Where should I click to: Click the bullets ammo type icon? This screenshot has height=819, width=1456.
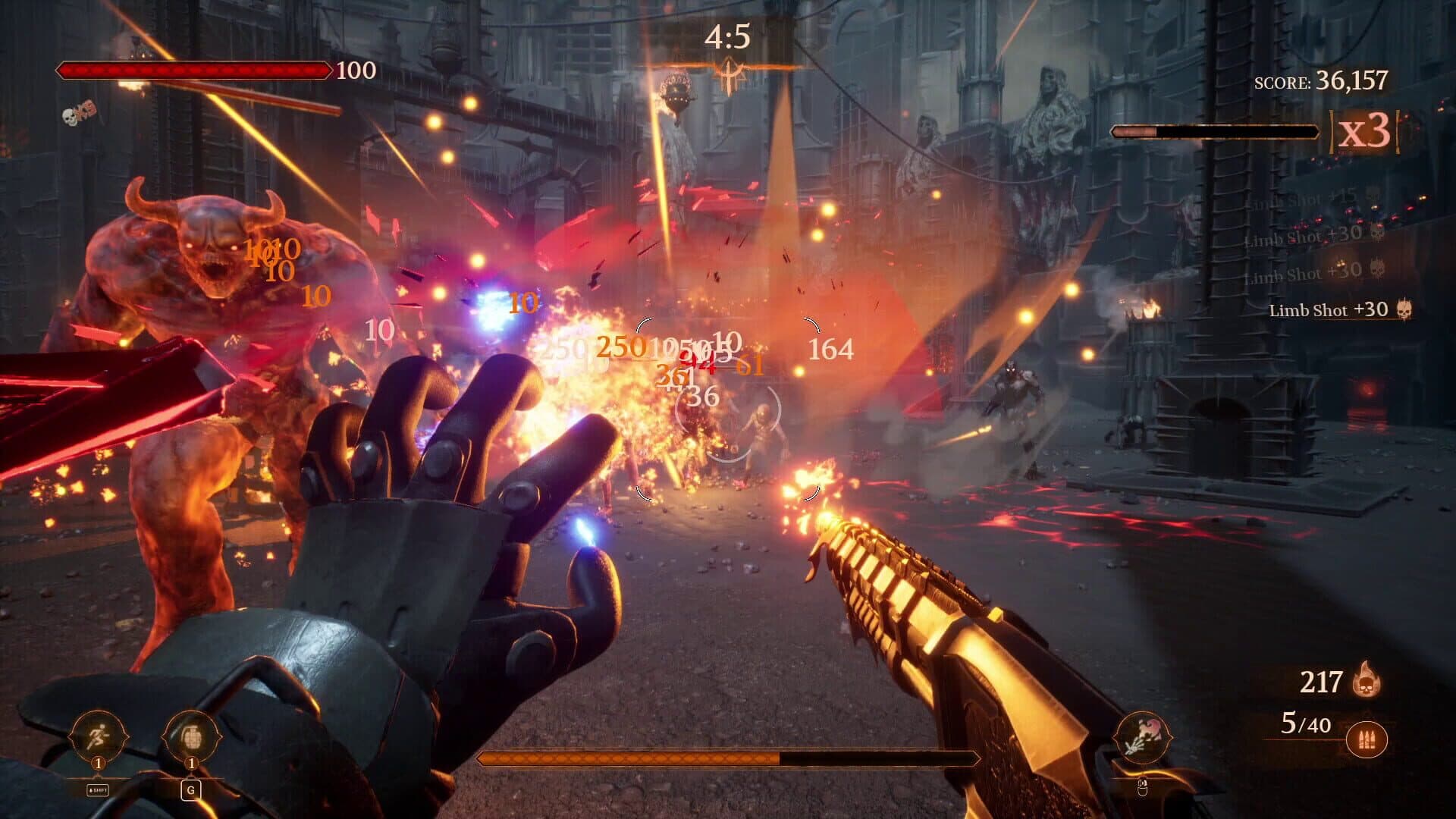[1367, 739]
